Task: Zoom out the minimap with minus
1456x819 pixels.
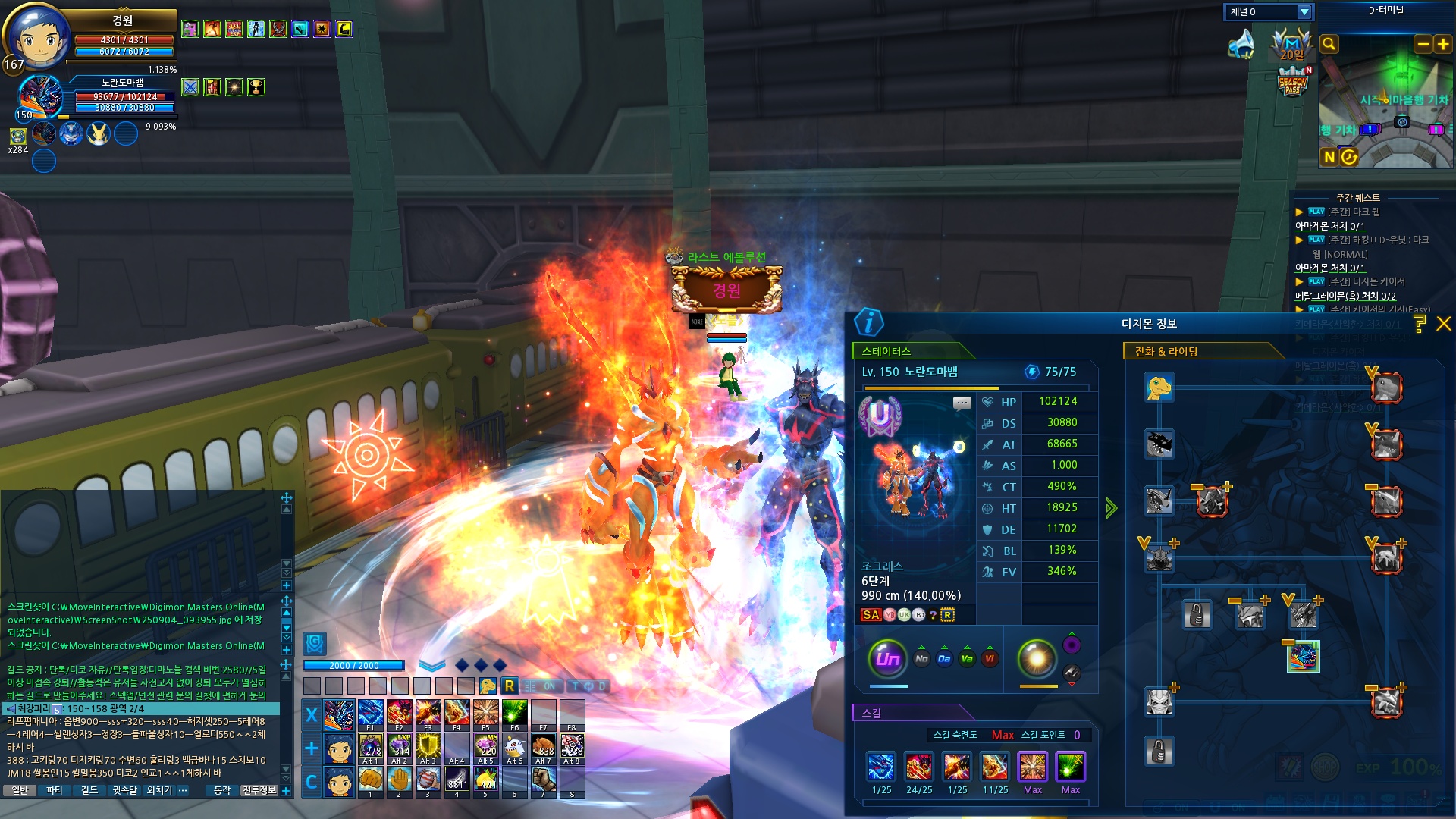Action: pyautogui.click(x=1423, y=45)
